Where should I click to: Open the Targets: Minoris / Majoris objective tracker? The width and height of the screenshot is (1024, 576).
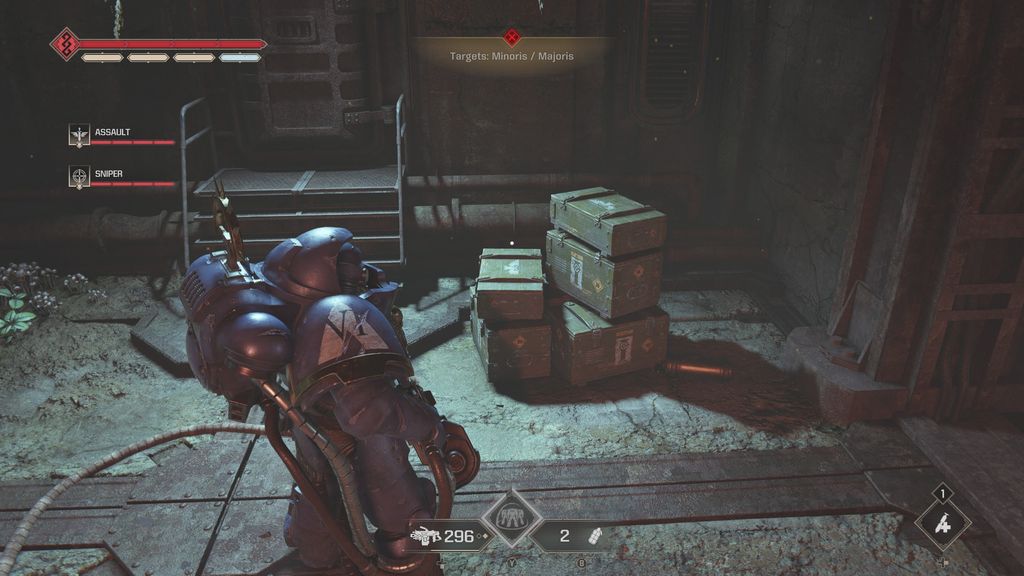coord(512,56)
